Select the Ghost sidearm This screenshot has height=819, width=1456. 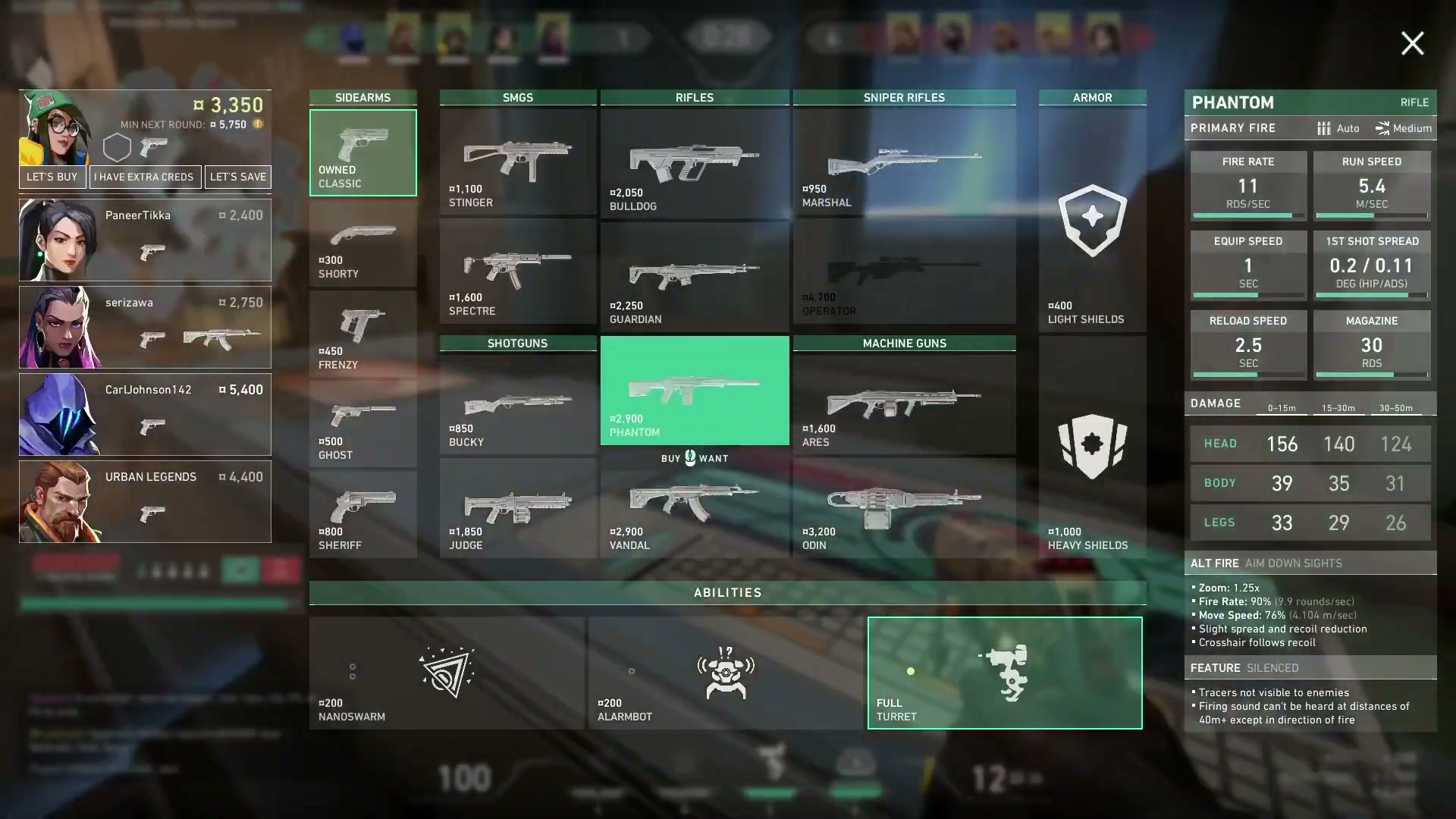tap(362, 423)
